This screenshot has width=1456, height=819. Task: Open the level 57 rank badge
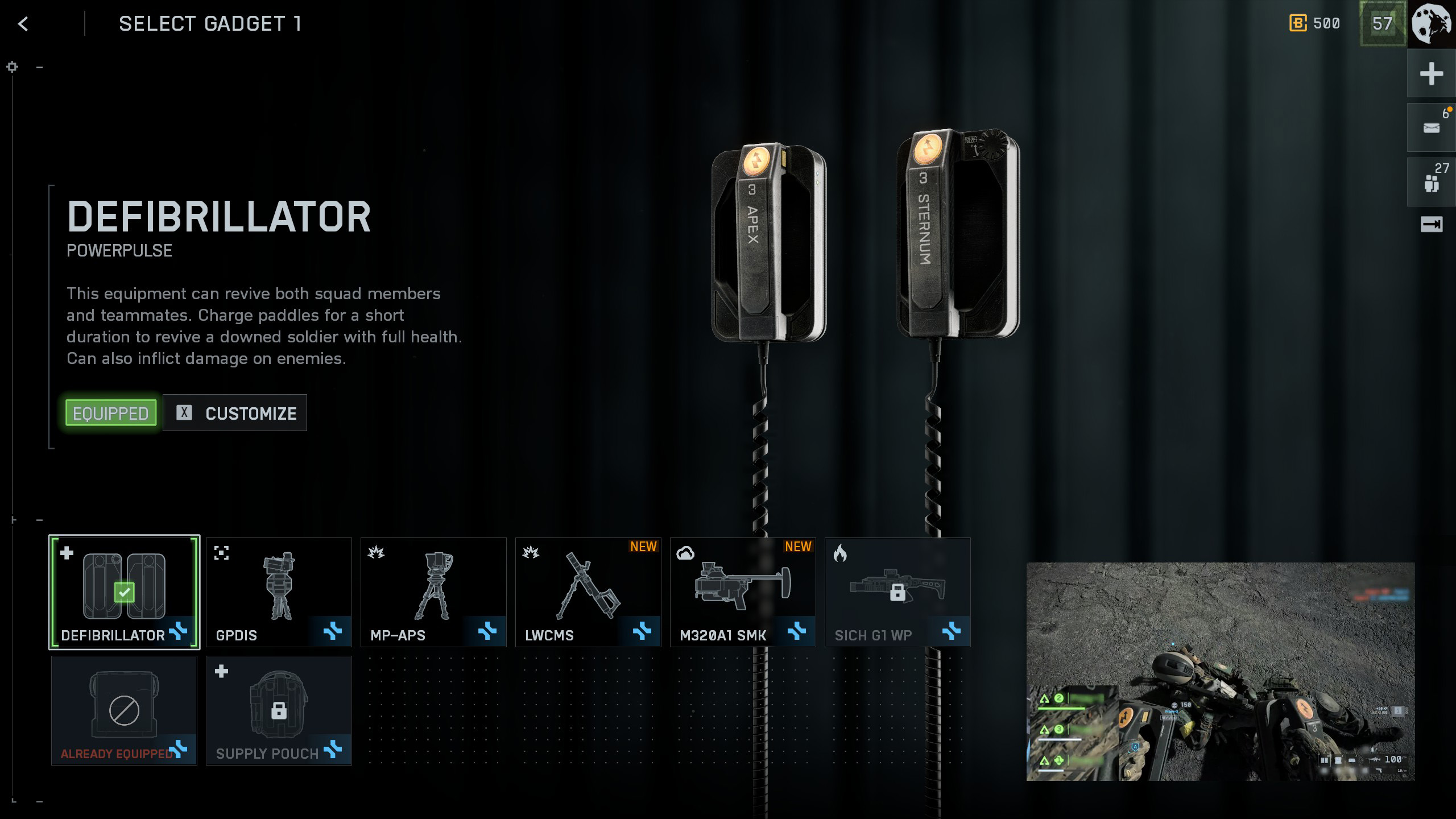click(x=1382, y=24)
